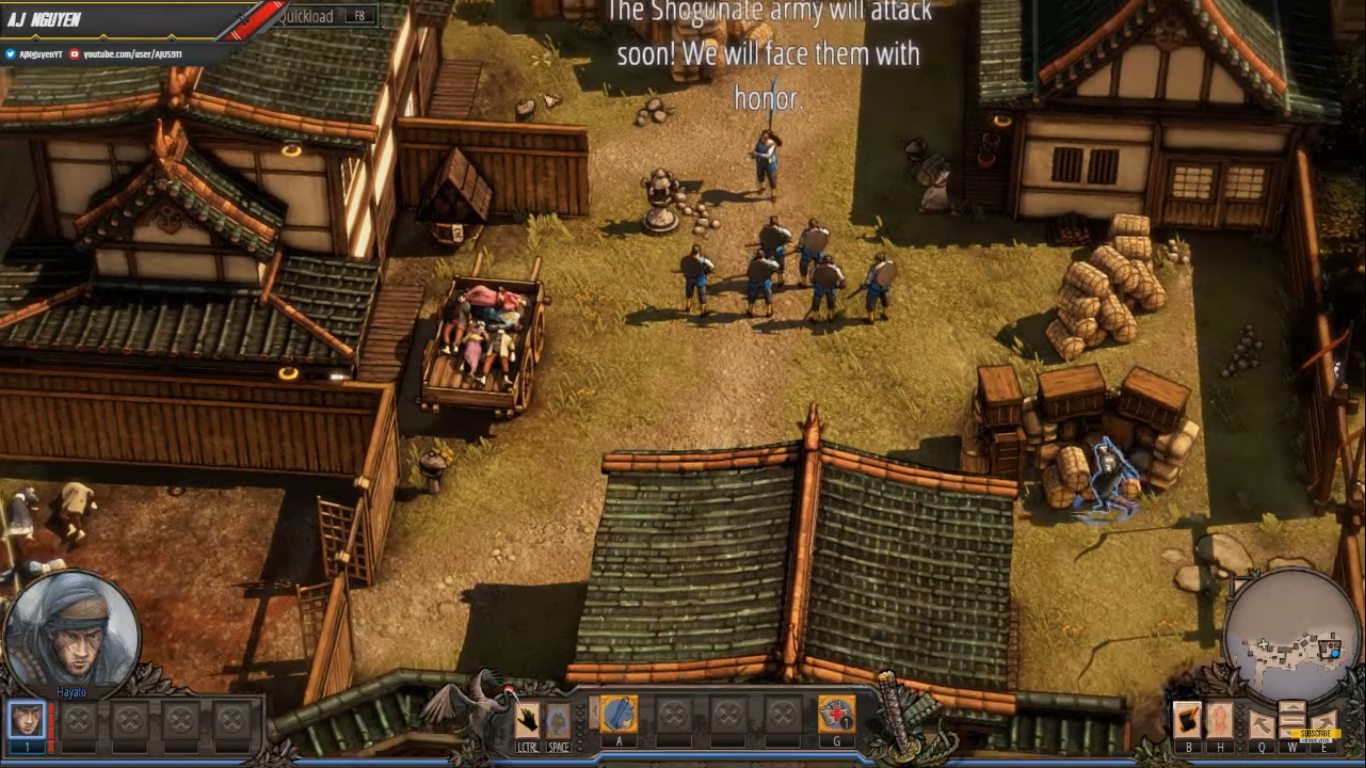Toggle the crouching figure stance icon
The image size is (1366, 768).
click(x=558, y=719)
